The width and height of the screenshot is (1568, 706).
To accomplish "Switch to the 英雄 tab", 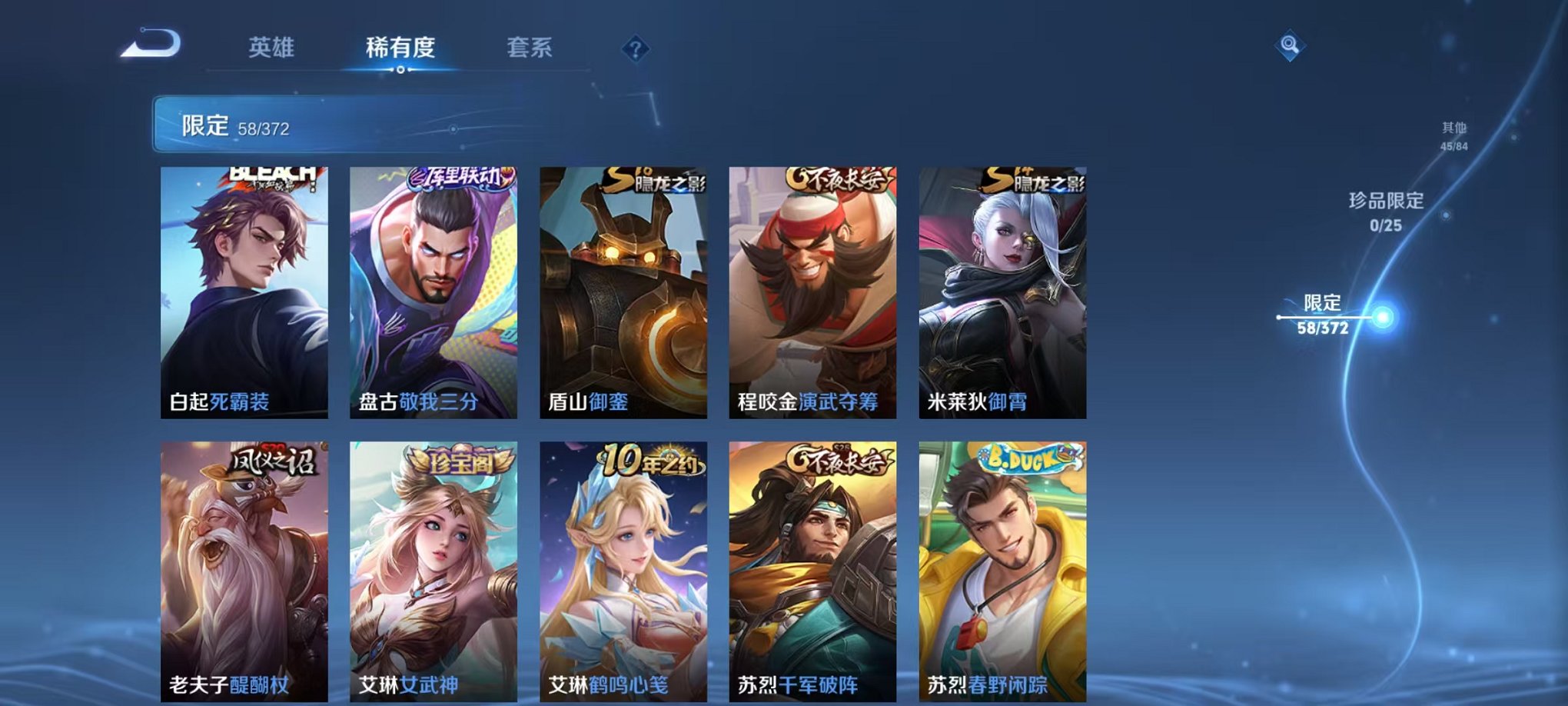I will [271, 46].
